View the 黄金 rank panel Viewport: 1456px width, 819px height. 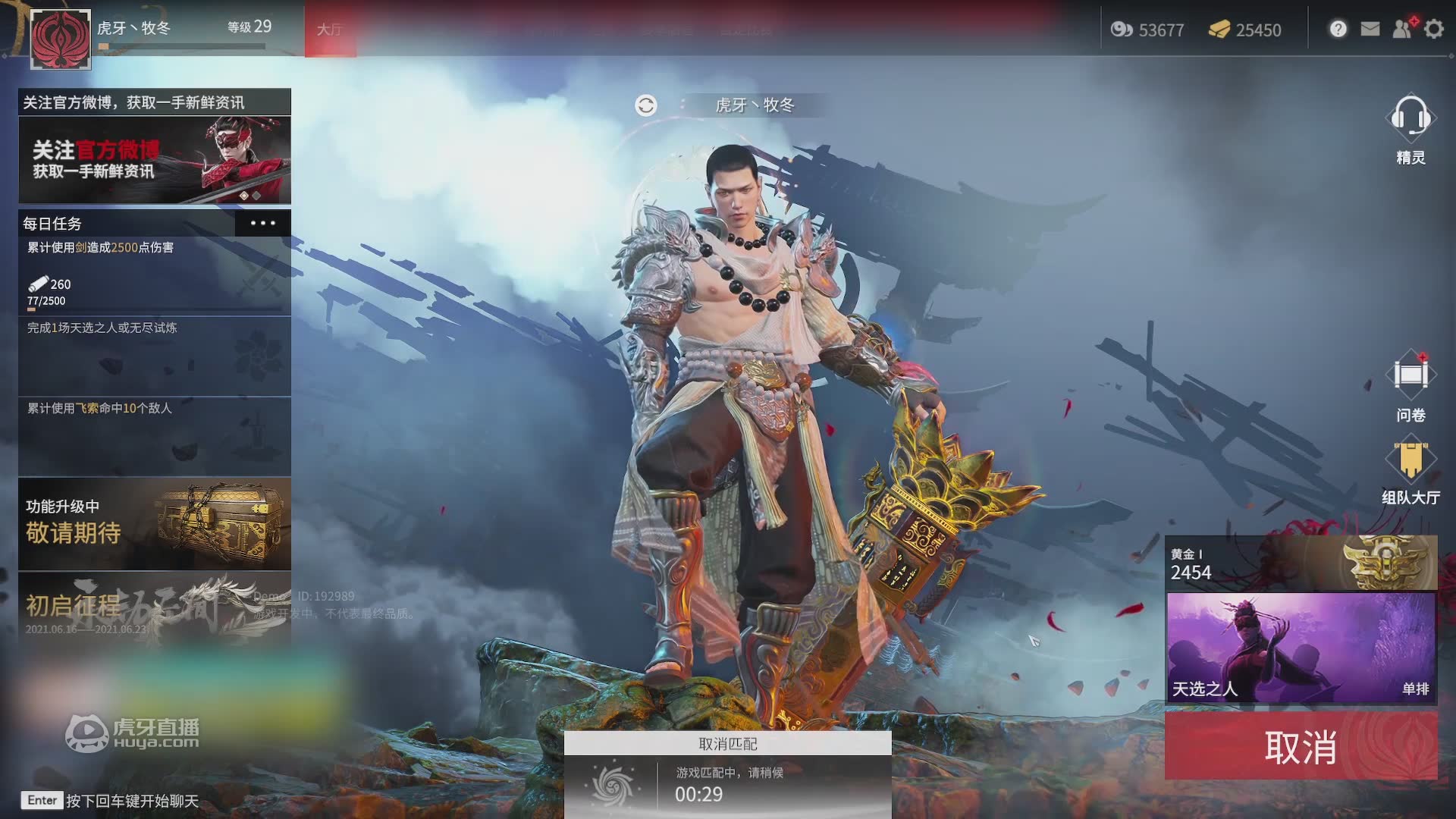click(1301, 563)
